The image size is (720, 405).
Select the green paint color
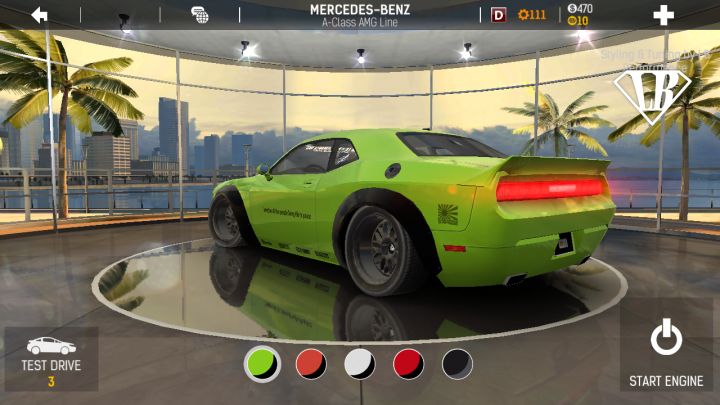pyautogui.click(x=262, y=363)
